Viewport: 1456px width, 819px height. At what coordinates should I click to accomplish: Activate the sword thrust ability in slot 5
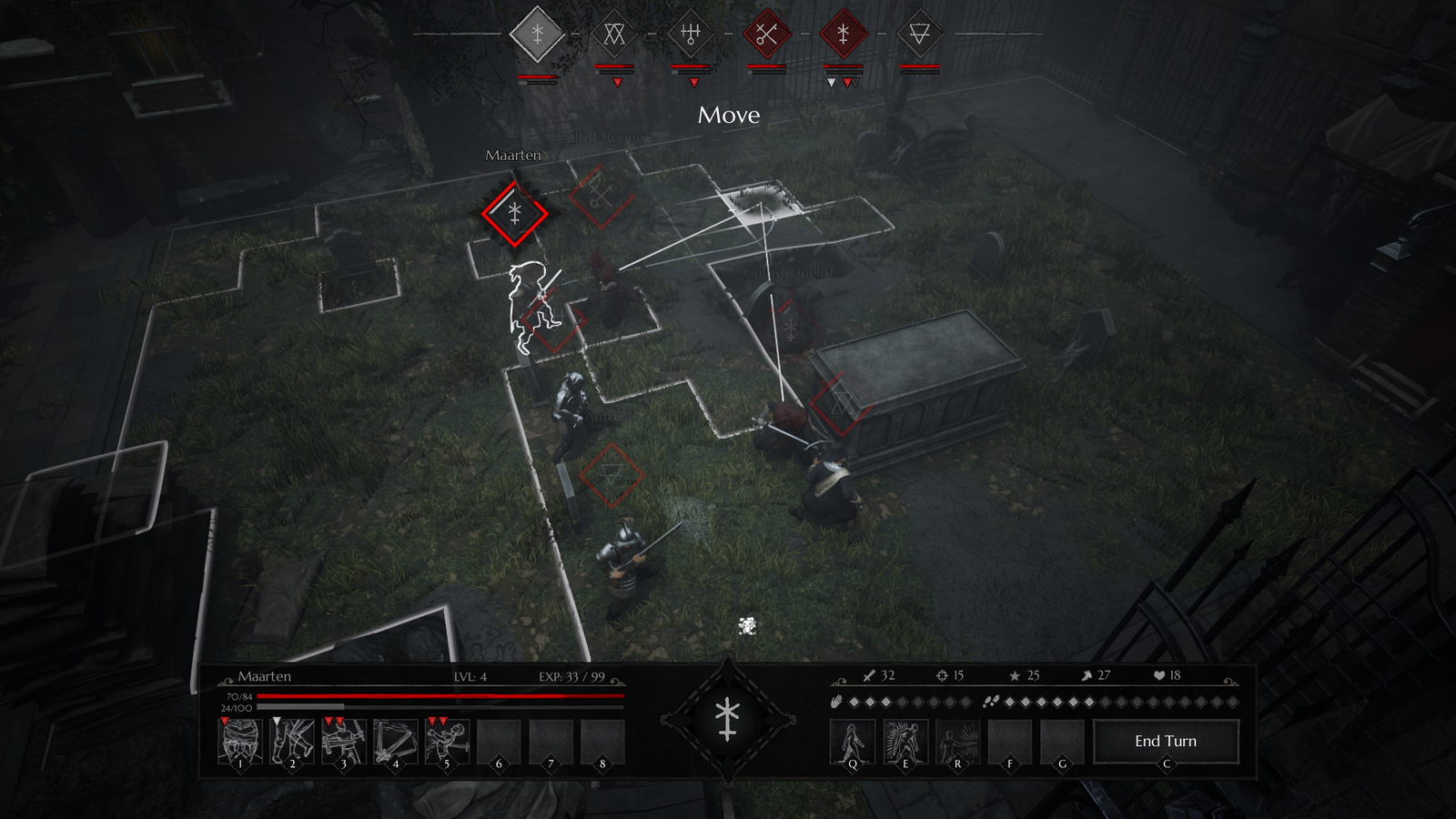447,742
